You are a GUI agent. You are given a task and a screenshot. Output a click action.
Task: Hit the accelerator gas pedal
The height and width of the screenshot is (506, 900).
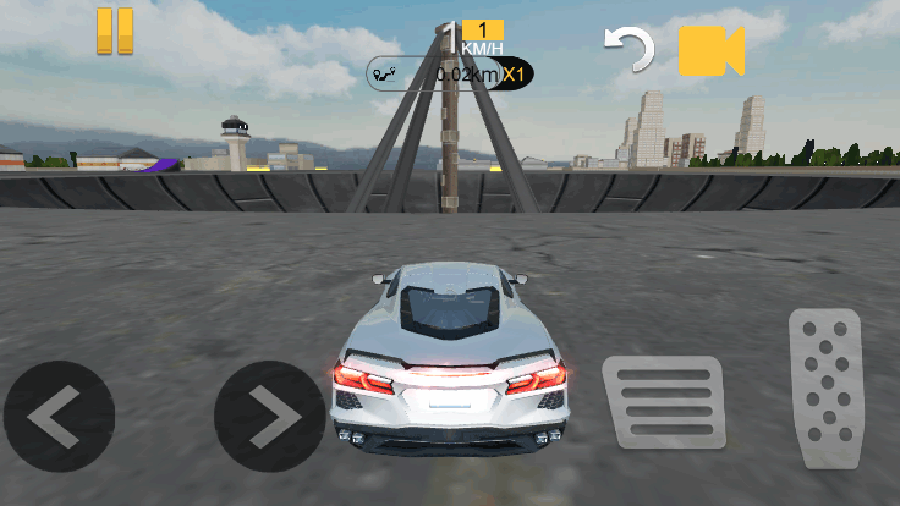tap(825, 388)
